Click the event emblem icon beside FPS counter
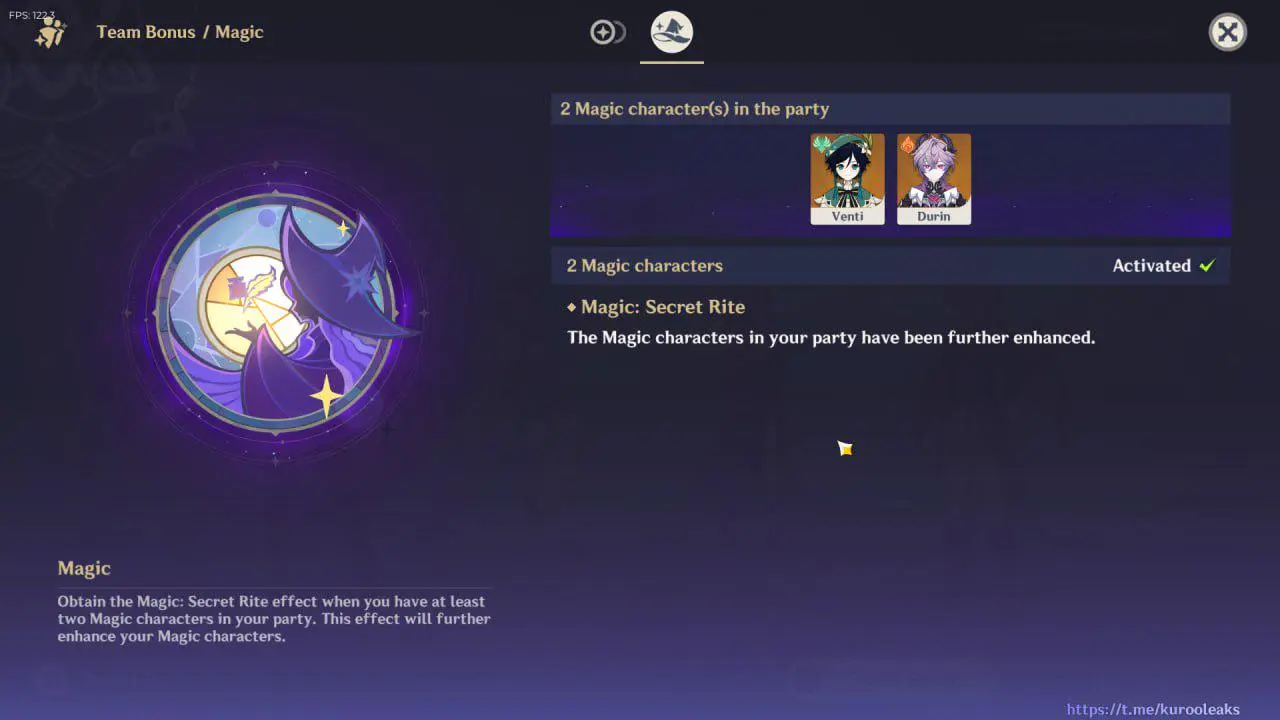The height and width of the screenshot is (720, 1280). tap(50, 33)
